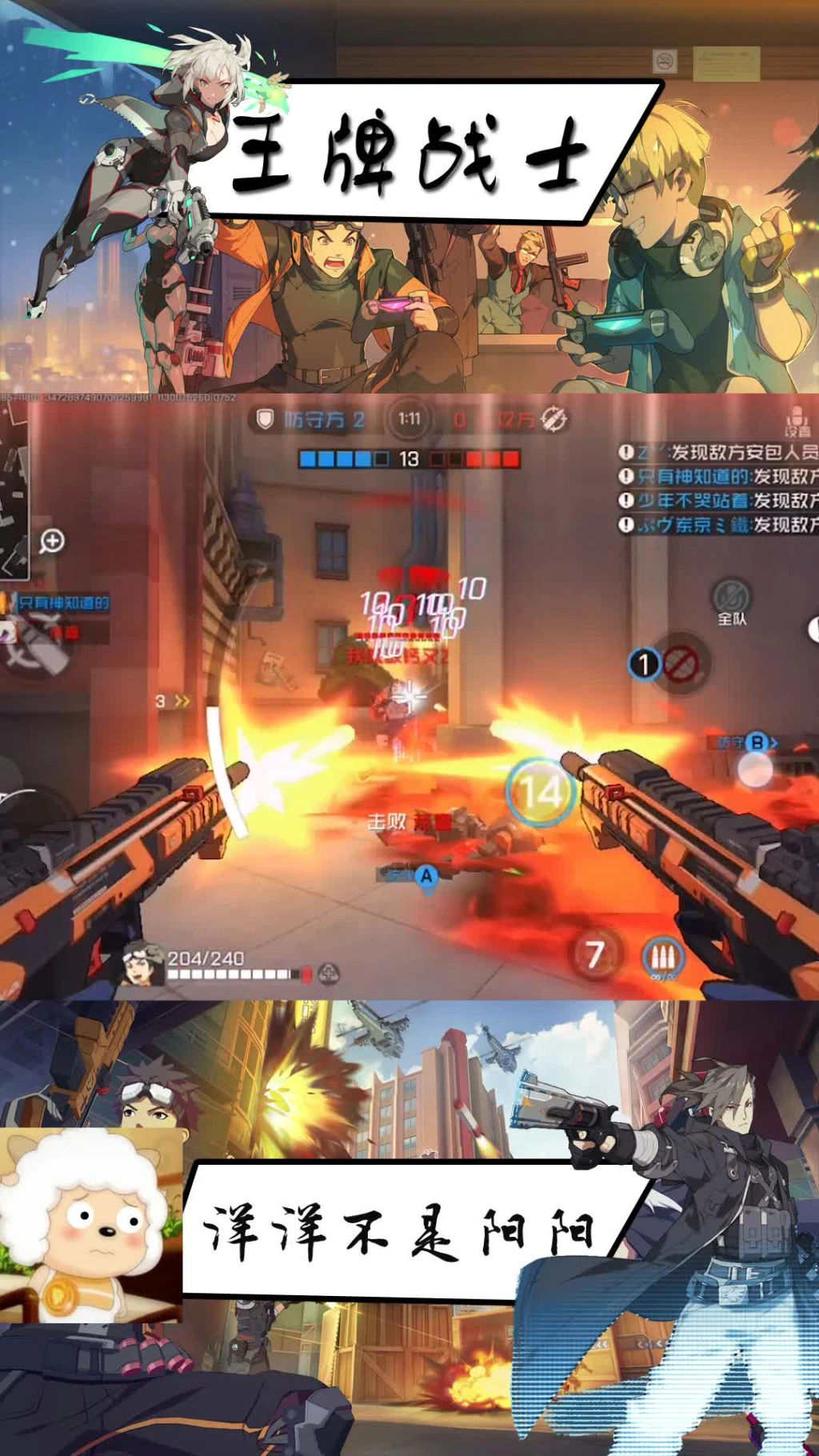Screen dimensions: 819x1456
Task: Activate the round skill button showing 14
Action: (541, 792)
